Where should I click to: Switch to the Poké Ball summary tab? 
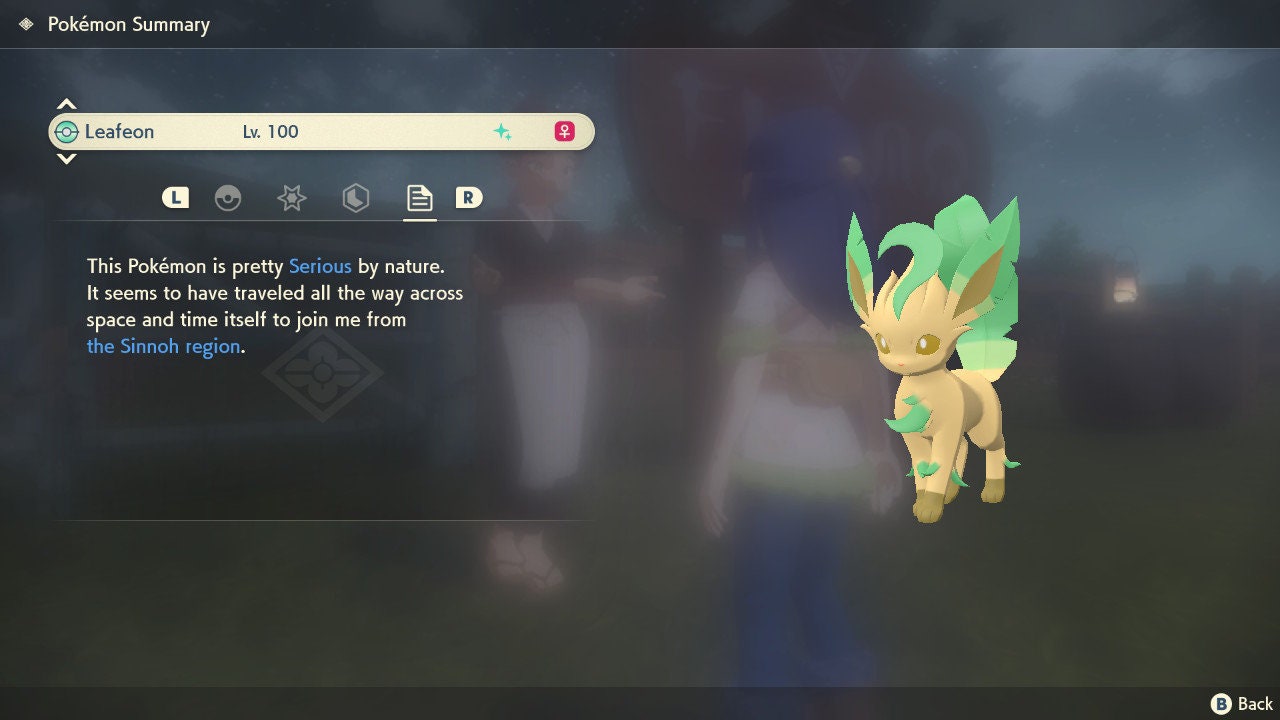pos(228,198)
